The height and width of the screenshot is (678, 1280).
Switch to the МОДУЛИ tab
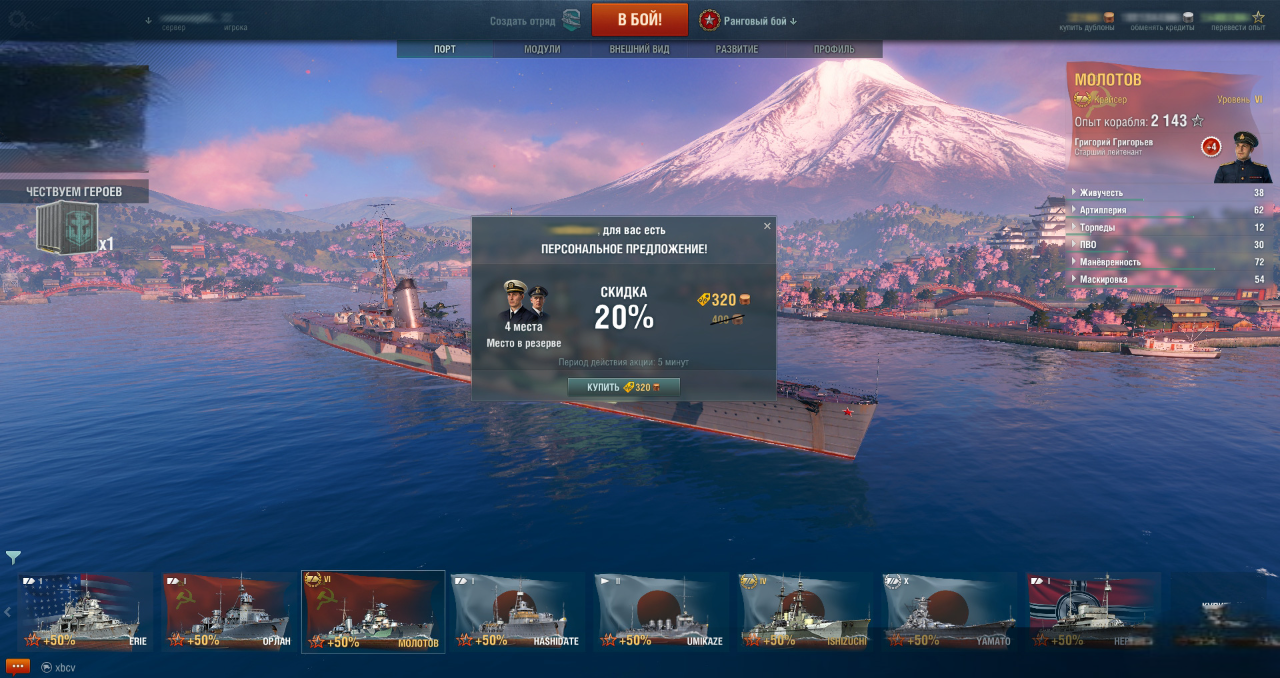coord(542,49)
